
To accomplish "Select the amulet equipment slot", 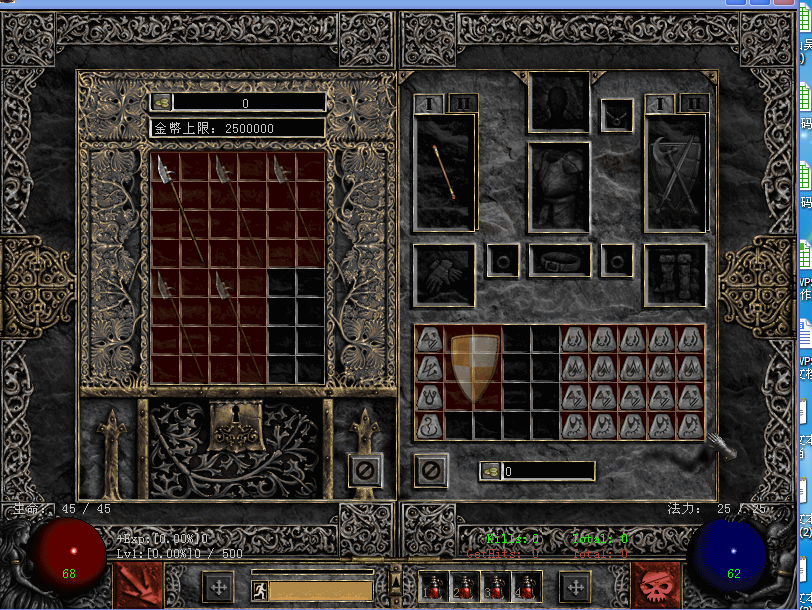I will click(x=616, y=115).
